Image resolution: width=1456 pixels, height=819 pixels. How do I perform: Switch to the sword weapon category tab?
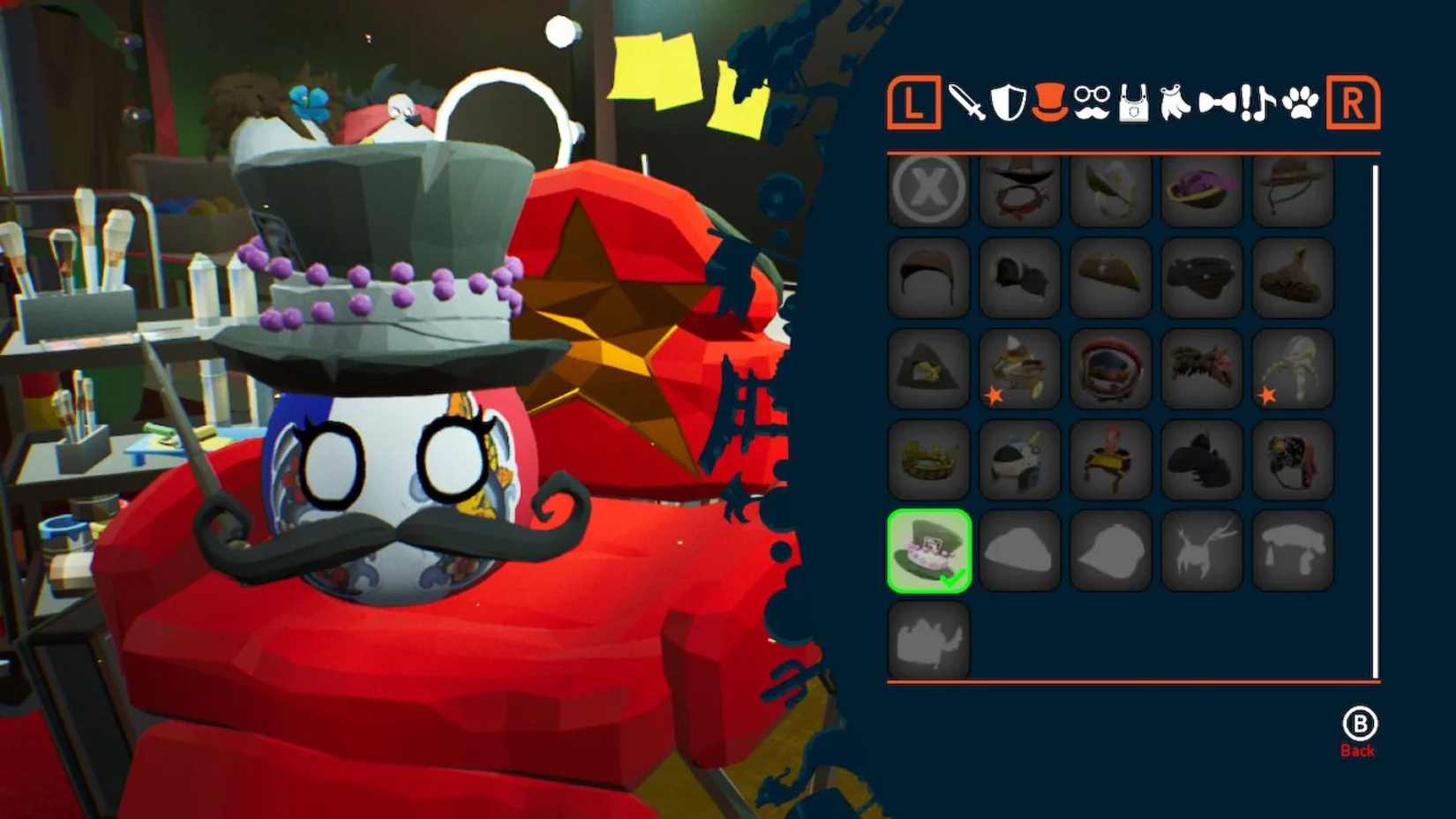tap(967, 103)
